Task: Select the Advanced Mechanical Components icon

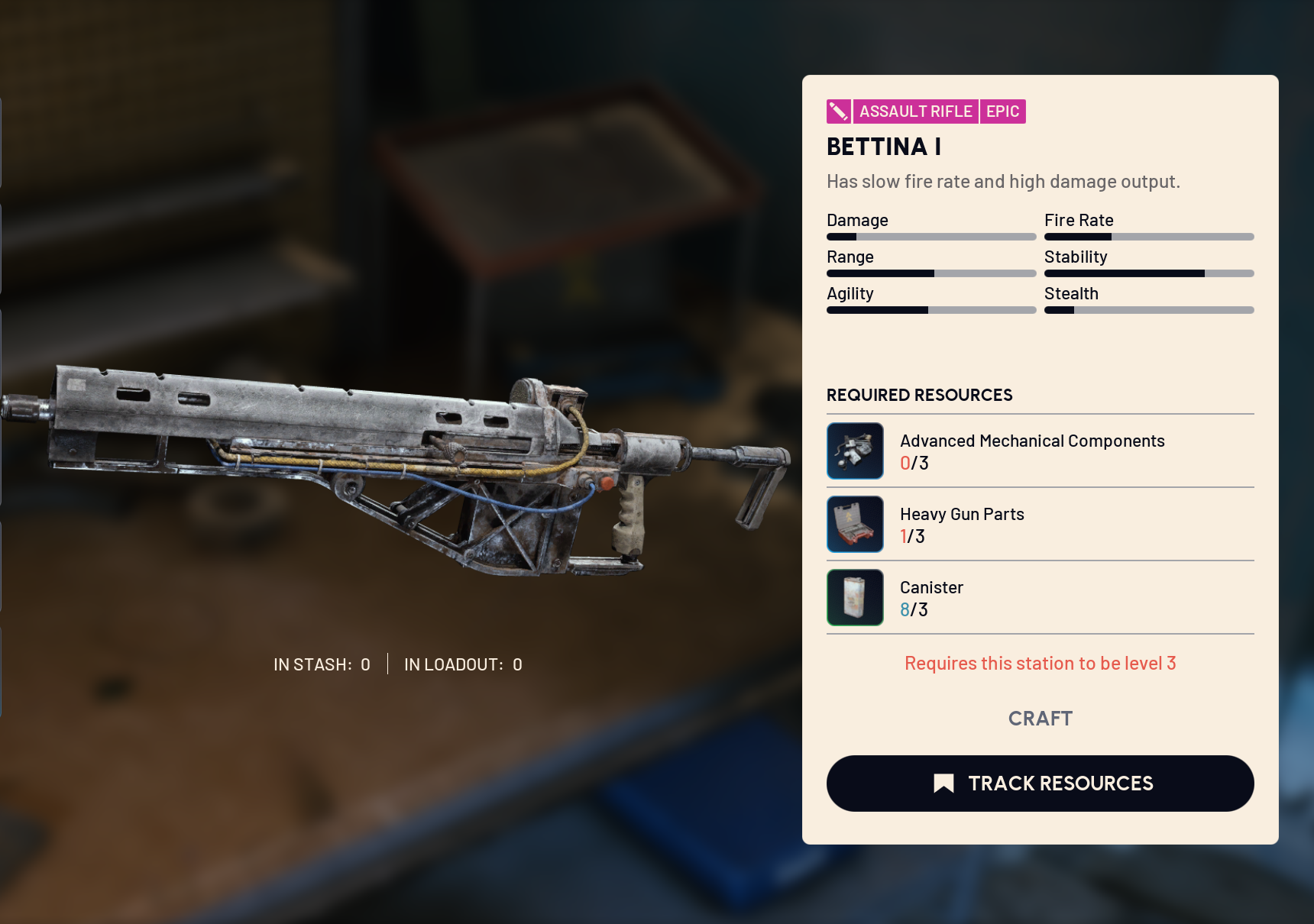Action: 855,451
